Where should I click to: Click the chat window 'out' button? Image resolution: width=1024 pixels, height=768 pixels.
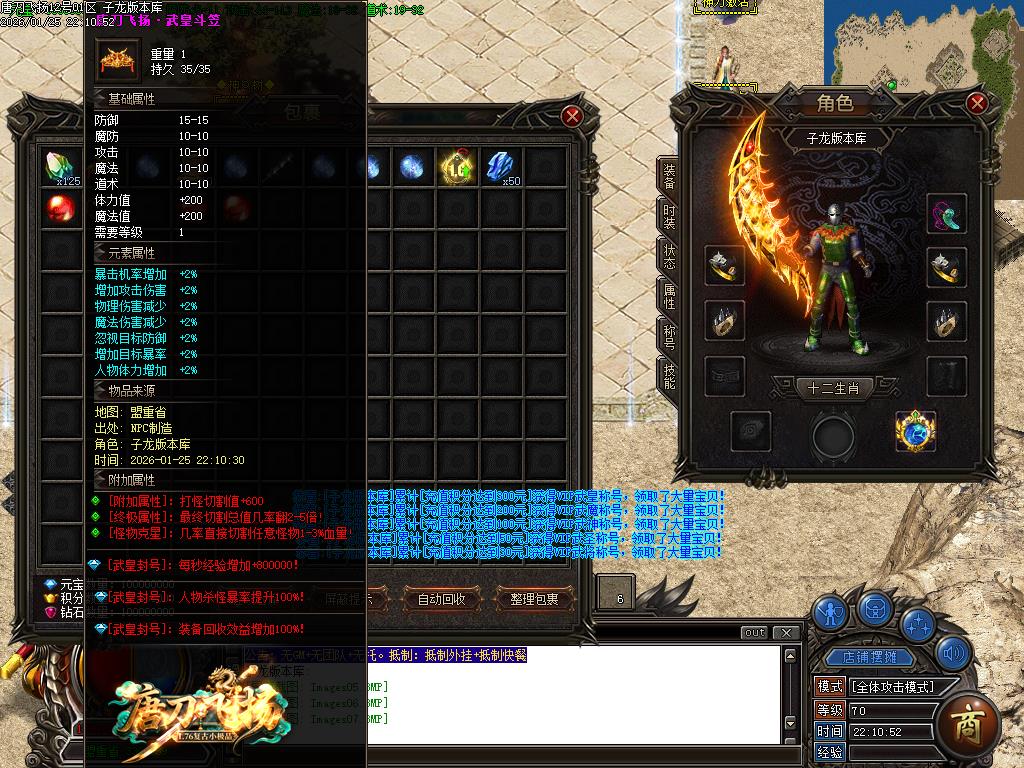tap(755, 633)
